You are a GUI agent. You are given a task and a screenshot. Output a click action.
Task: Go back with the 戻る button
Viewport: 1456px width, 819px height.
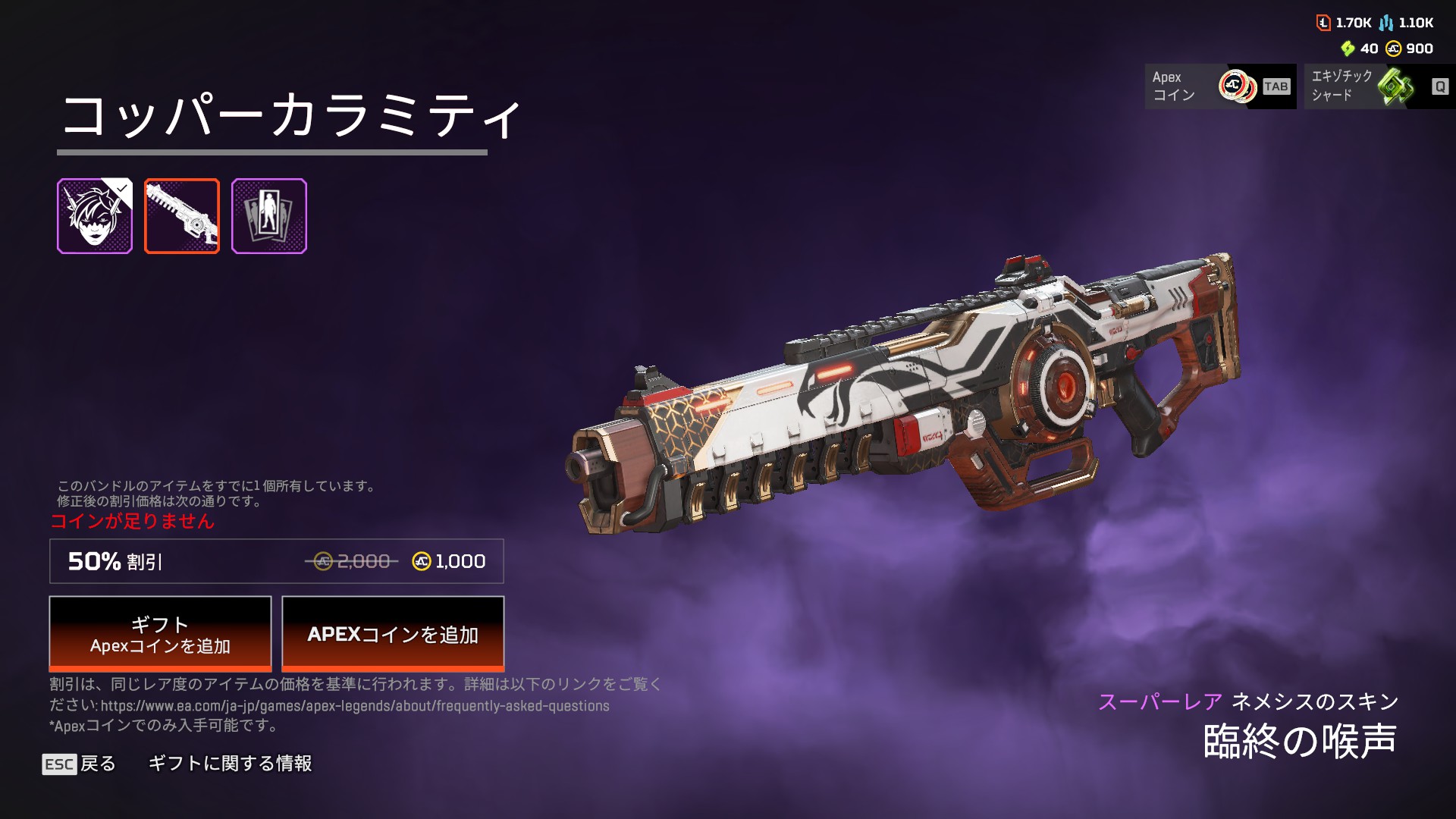click(x=80, y=764)
